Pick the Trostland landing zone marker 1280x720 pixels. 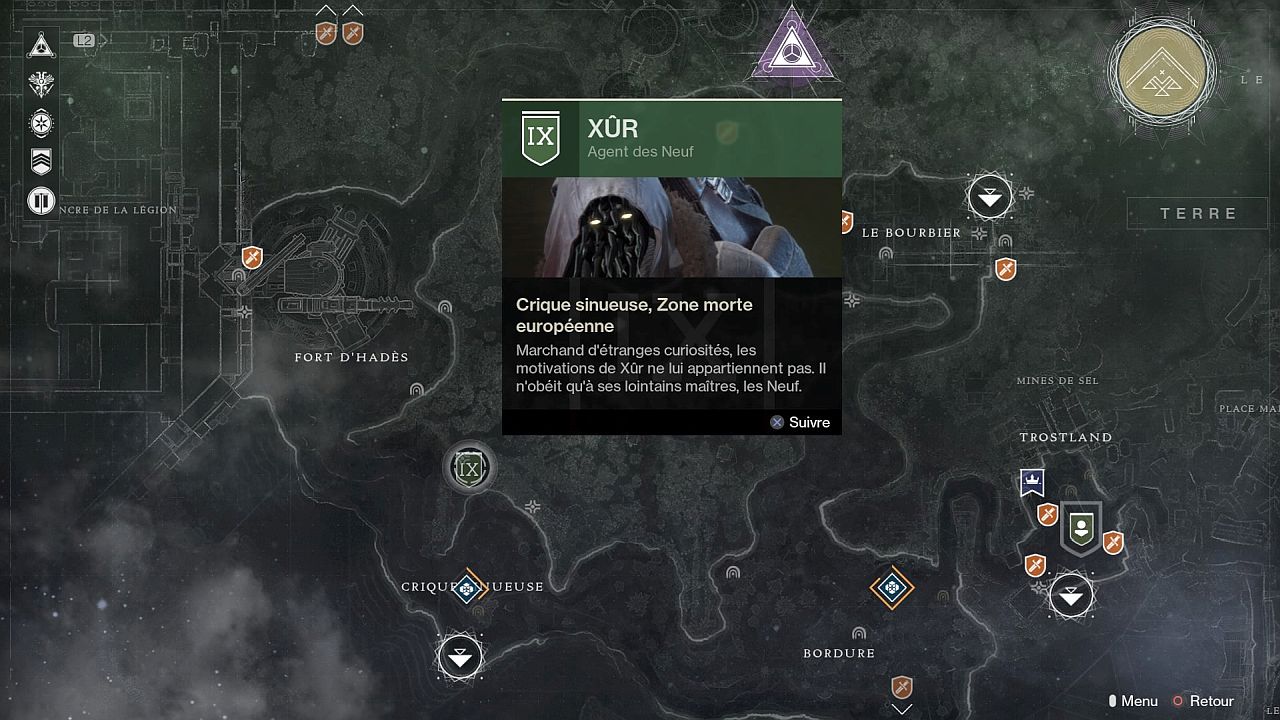[x=1071, y=596]
